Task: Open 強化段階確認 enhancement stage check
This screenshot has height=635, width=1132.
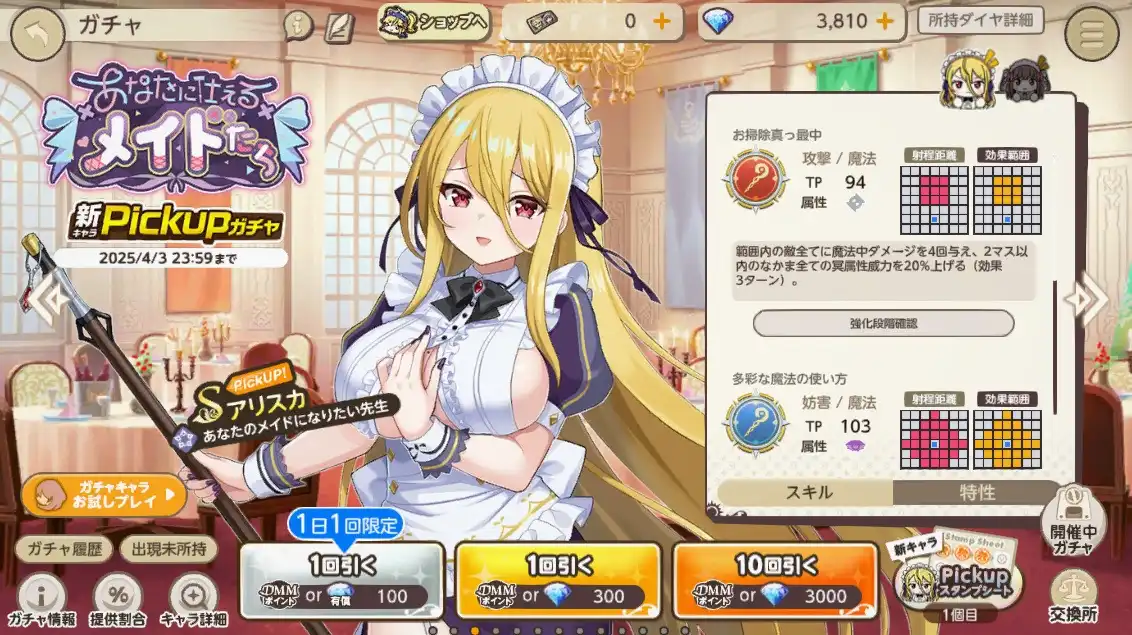Action: (883, 323)
